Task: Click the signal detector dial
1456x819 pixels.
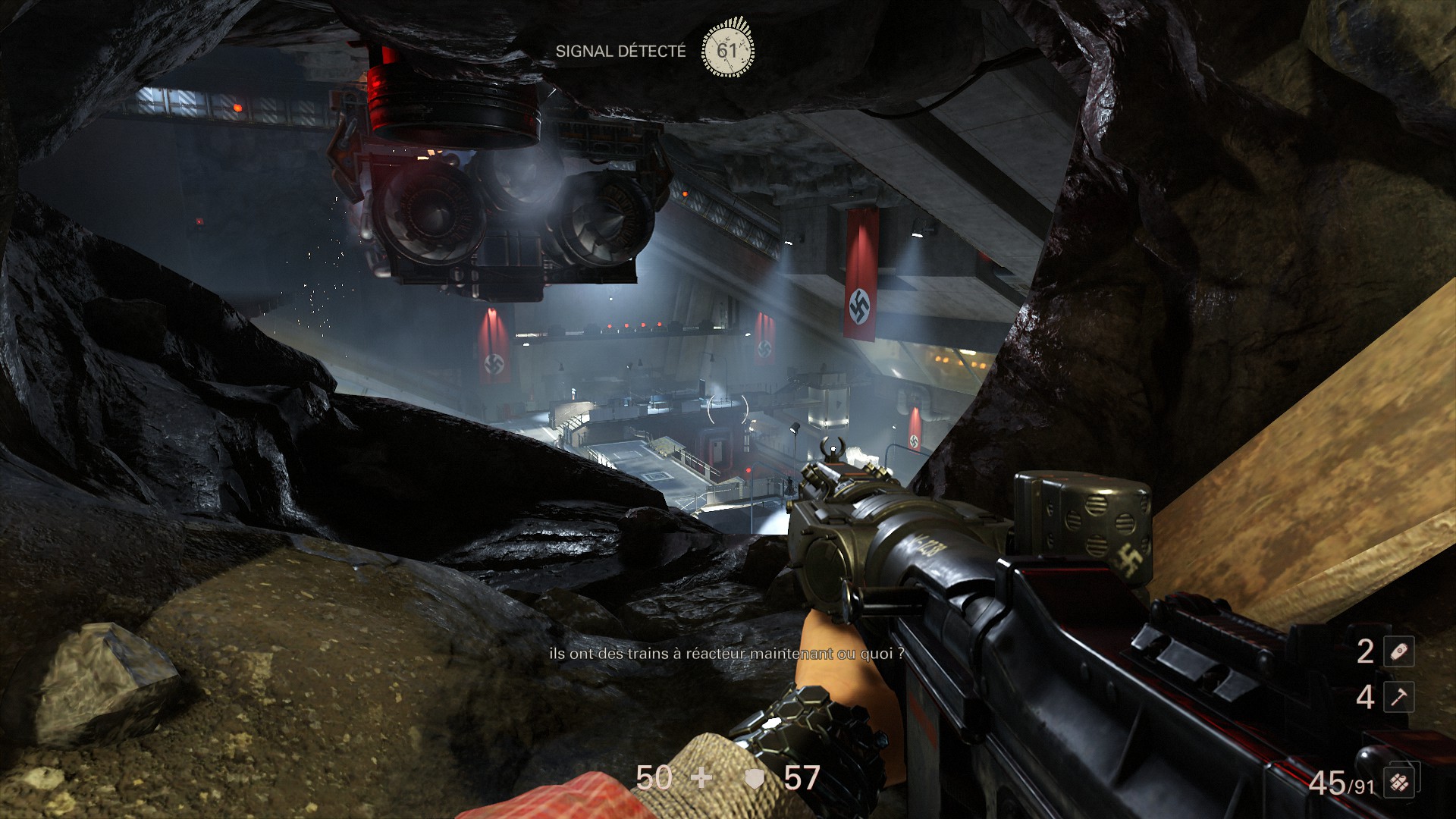Action: [x=727, y=50]
